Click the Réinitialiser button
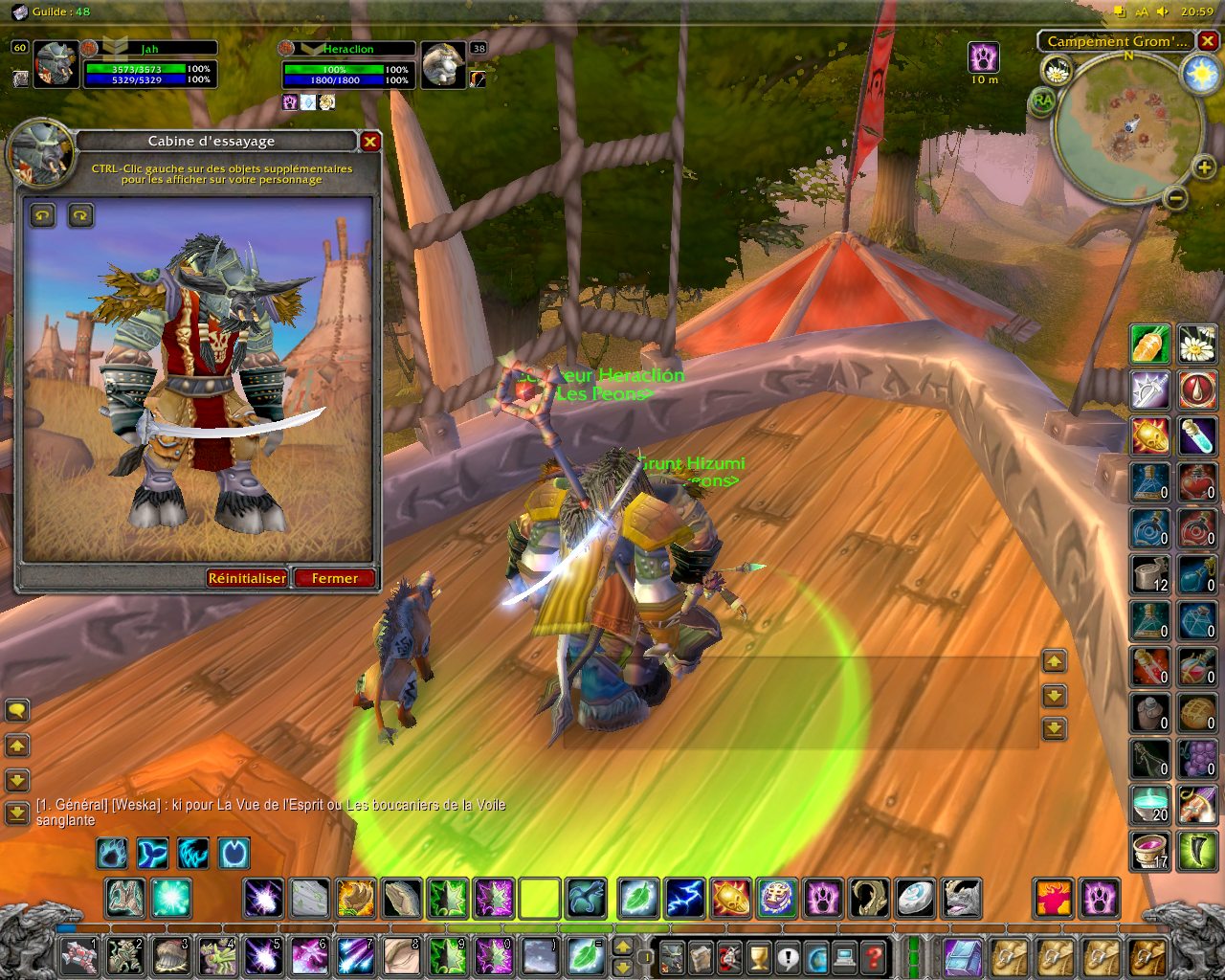This screenshot has height=980, width=1225. click(x=247, y=578)
